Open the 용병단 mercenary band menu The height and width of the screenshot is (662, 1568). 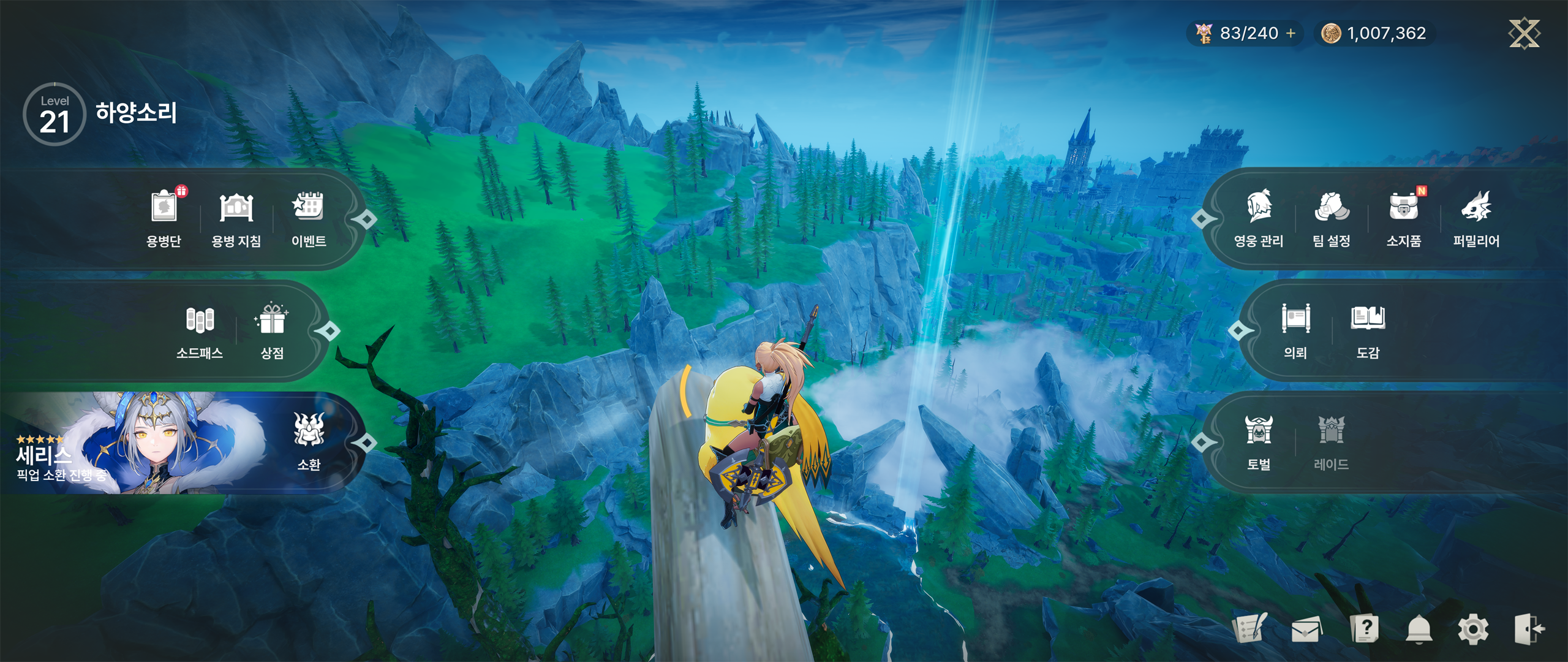(x=164, y=217)
